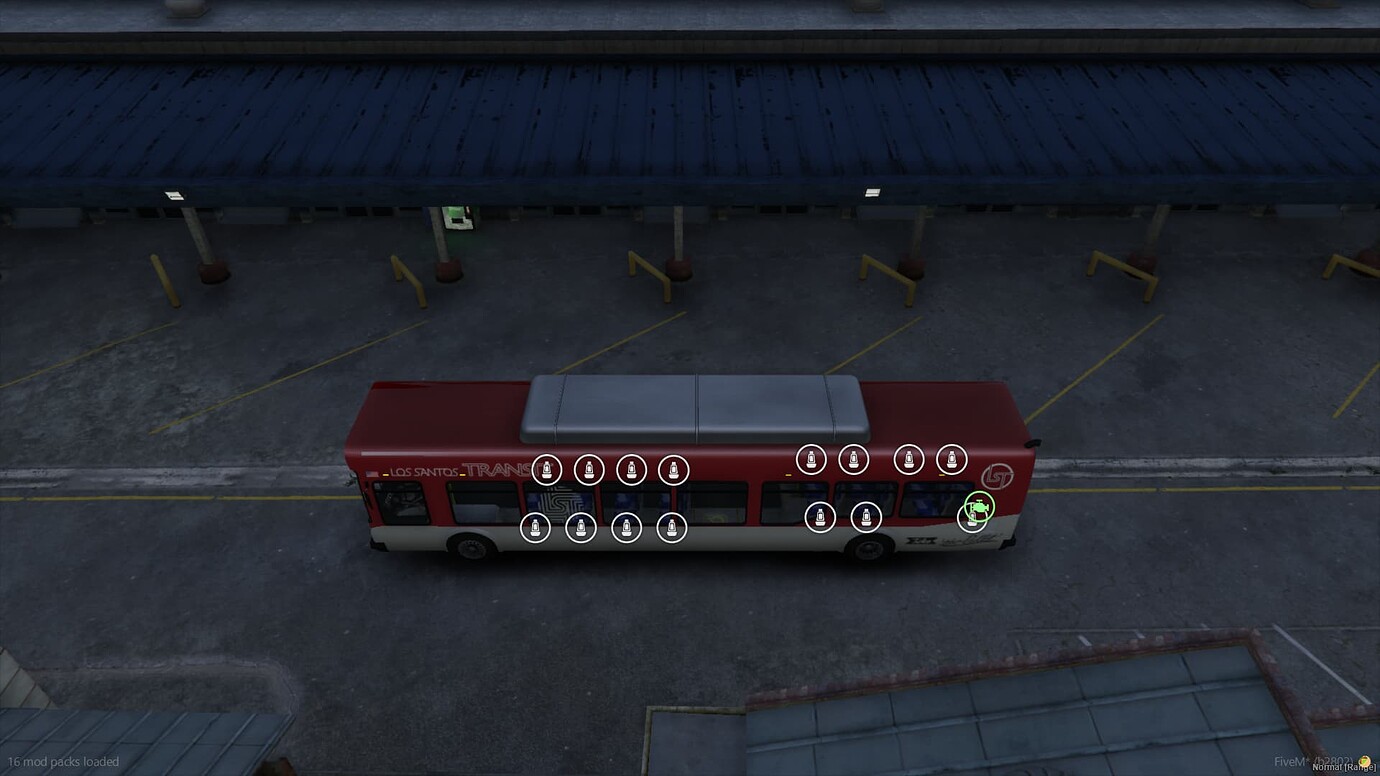
Task: Select the second seat icon in the front lower row
Action: [580, 527]
